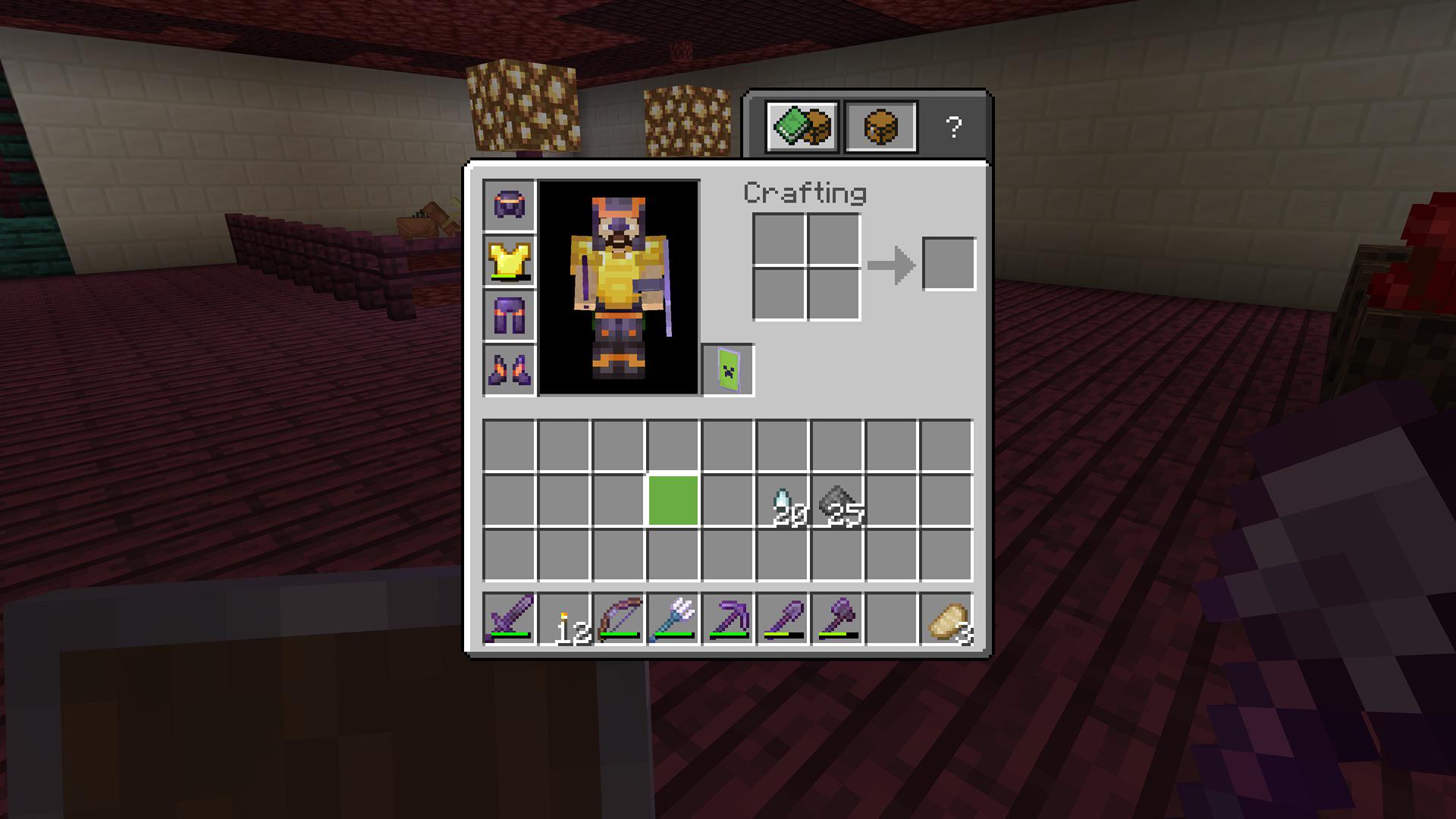Click the equipped helmet slot
1456x819 pixels.
(x=510, y=205)
